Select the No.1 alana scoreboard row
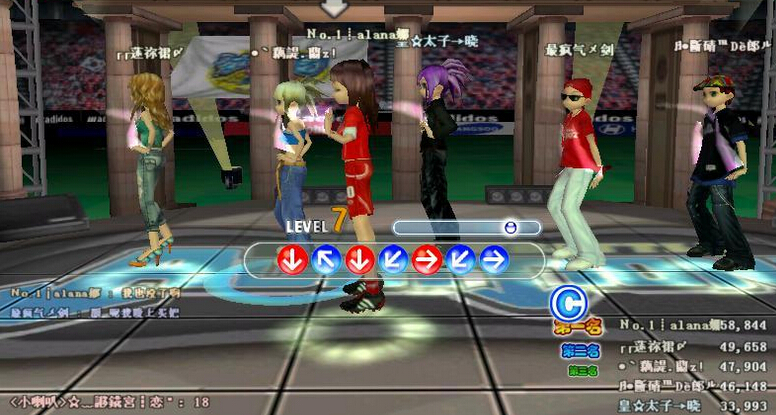Viewport: 776px width, 415px height. [692, 326]
